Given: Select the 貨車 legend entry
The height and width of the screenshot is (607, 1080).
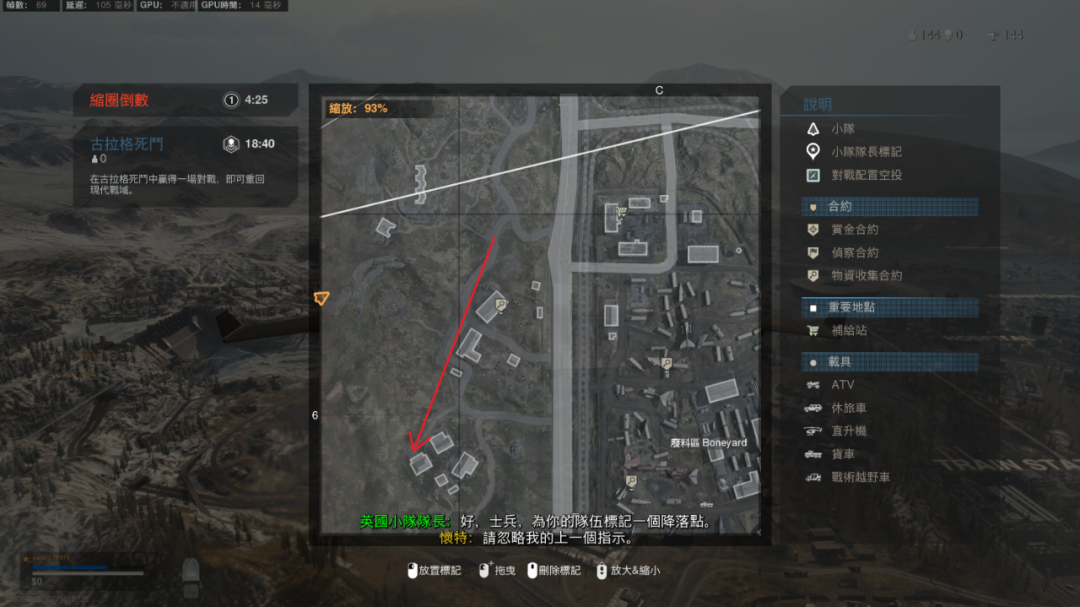Looking at the screenshot, I should point(842,454).
